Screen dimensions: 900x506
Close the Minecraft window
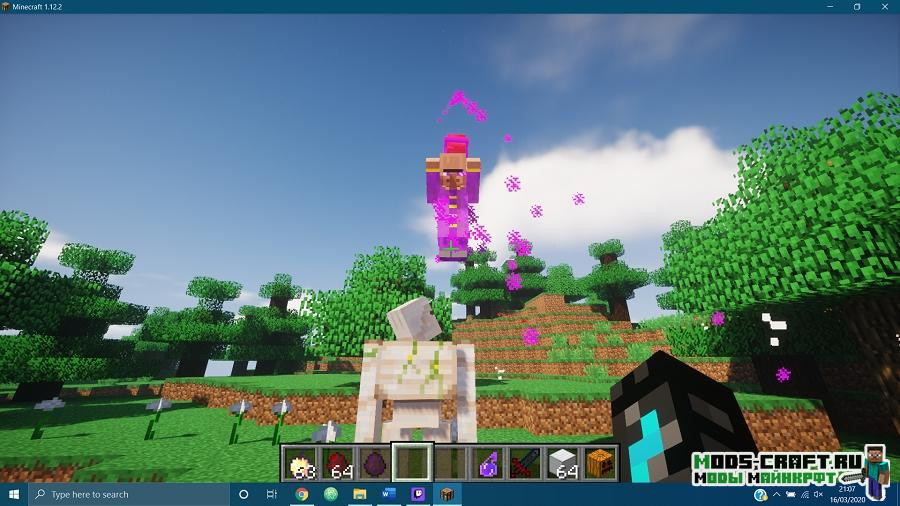[x=885, y=6]
